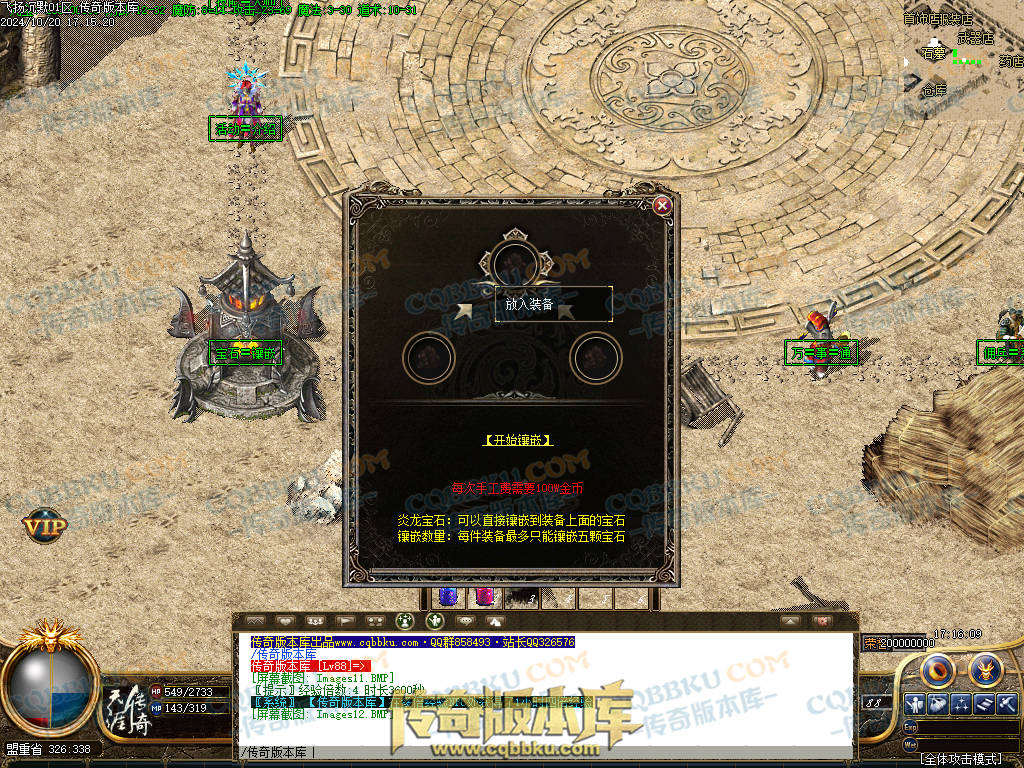Screen dimensions: 1024x768
Task: Use the pink potion in hotbar
Action: pos(484,597)
